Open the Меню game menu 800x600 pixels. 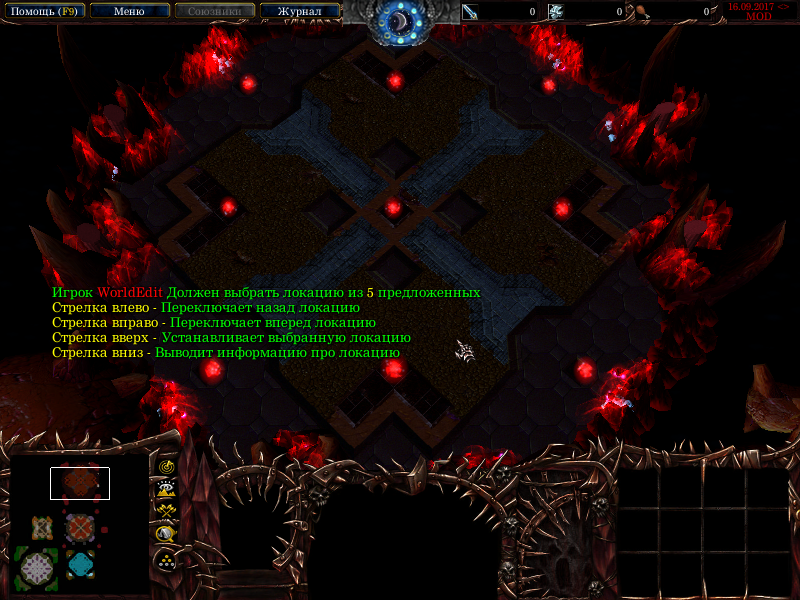(x=129, y=12)
